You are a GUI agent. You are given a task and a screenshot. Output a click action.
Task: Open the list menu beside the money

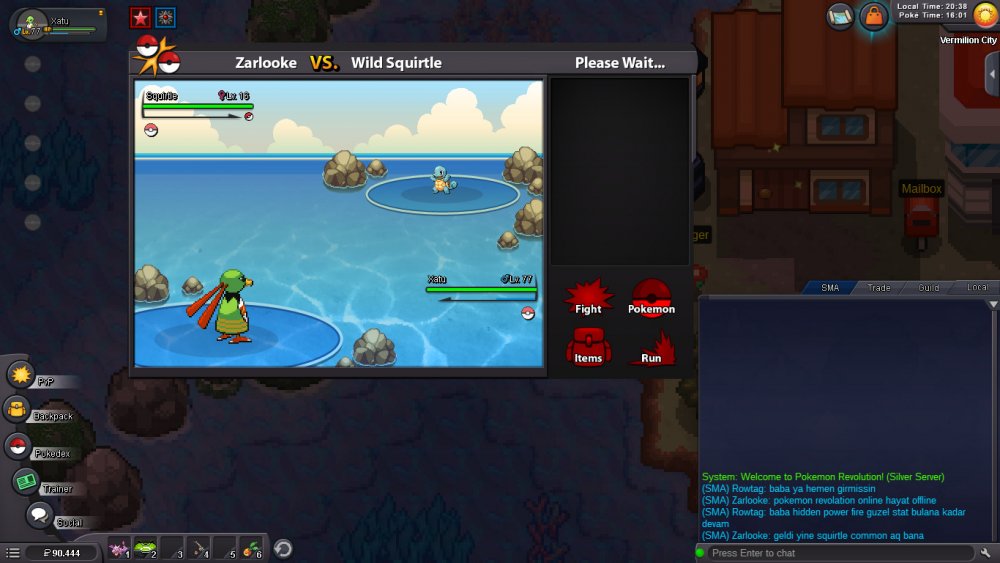pos(13,552)
